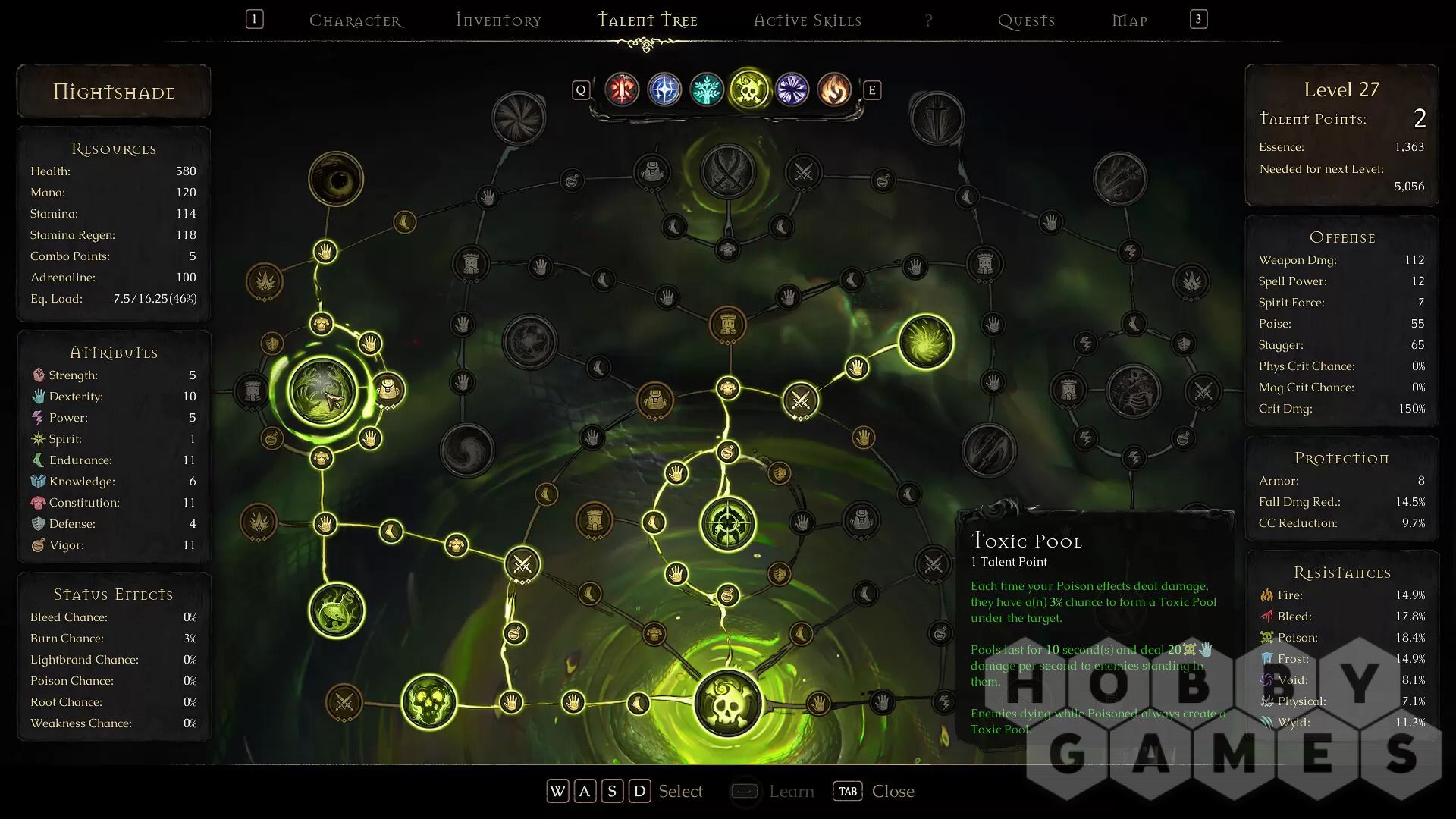Pick the dark eye talent node
Viewport: 1456px width, 819px height.
tap(336, 180)
